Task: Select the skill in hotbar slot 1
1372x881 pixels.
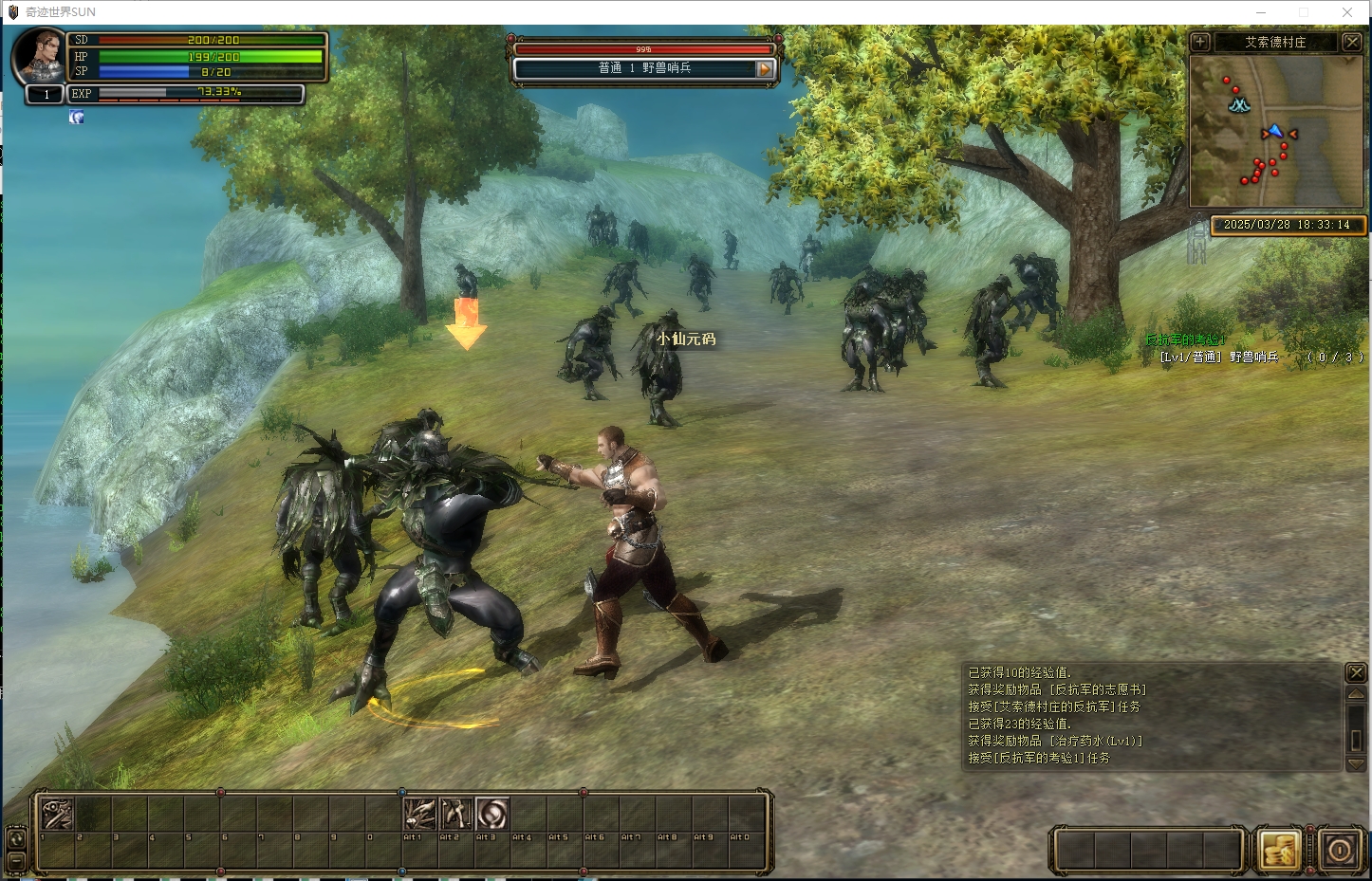Action: pos(57,814)
